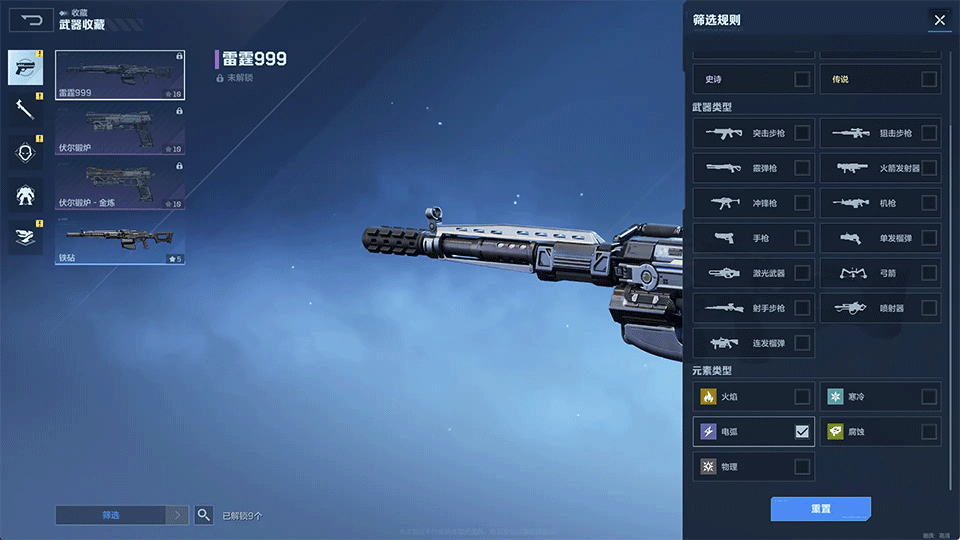Screen dimensions: 960x540
Task: Uncheck the 电弧 element filter
Action: click(x=802, y=432)
